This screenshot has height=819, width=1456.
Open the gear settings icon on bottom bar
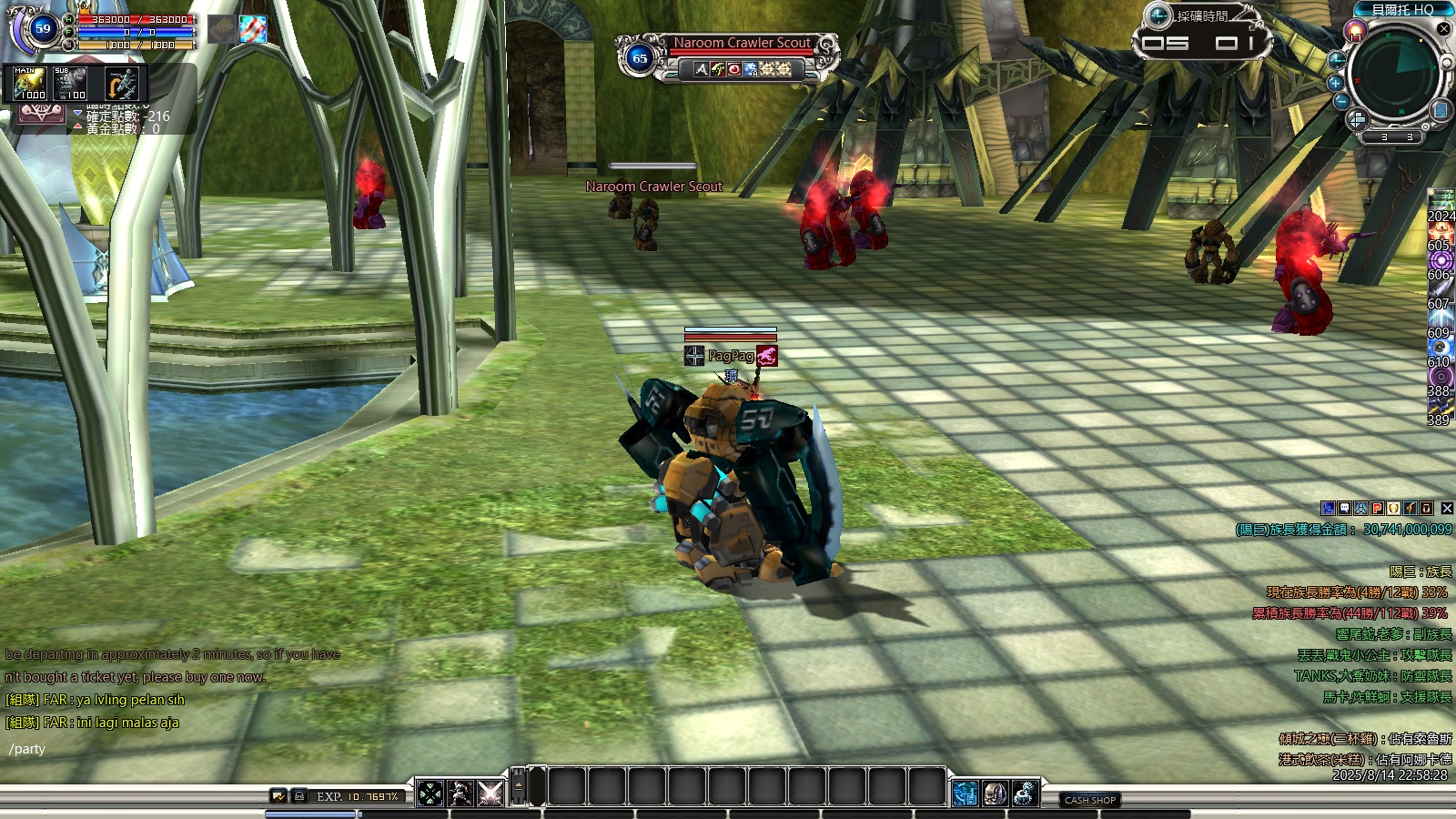click(1026, 794)
